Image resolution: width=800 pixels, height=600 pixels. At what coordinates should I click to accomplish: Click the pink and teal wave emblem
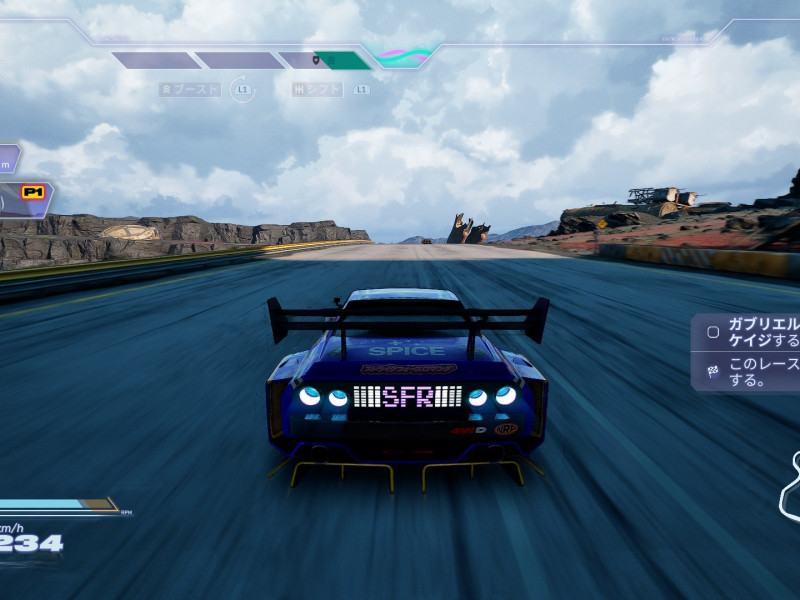click(403, 56)
